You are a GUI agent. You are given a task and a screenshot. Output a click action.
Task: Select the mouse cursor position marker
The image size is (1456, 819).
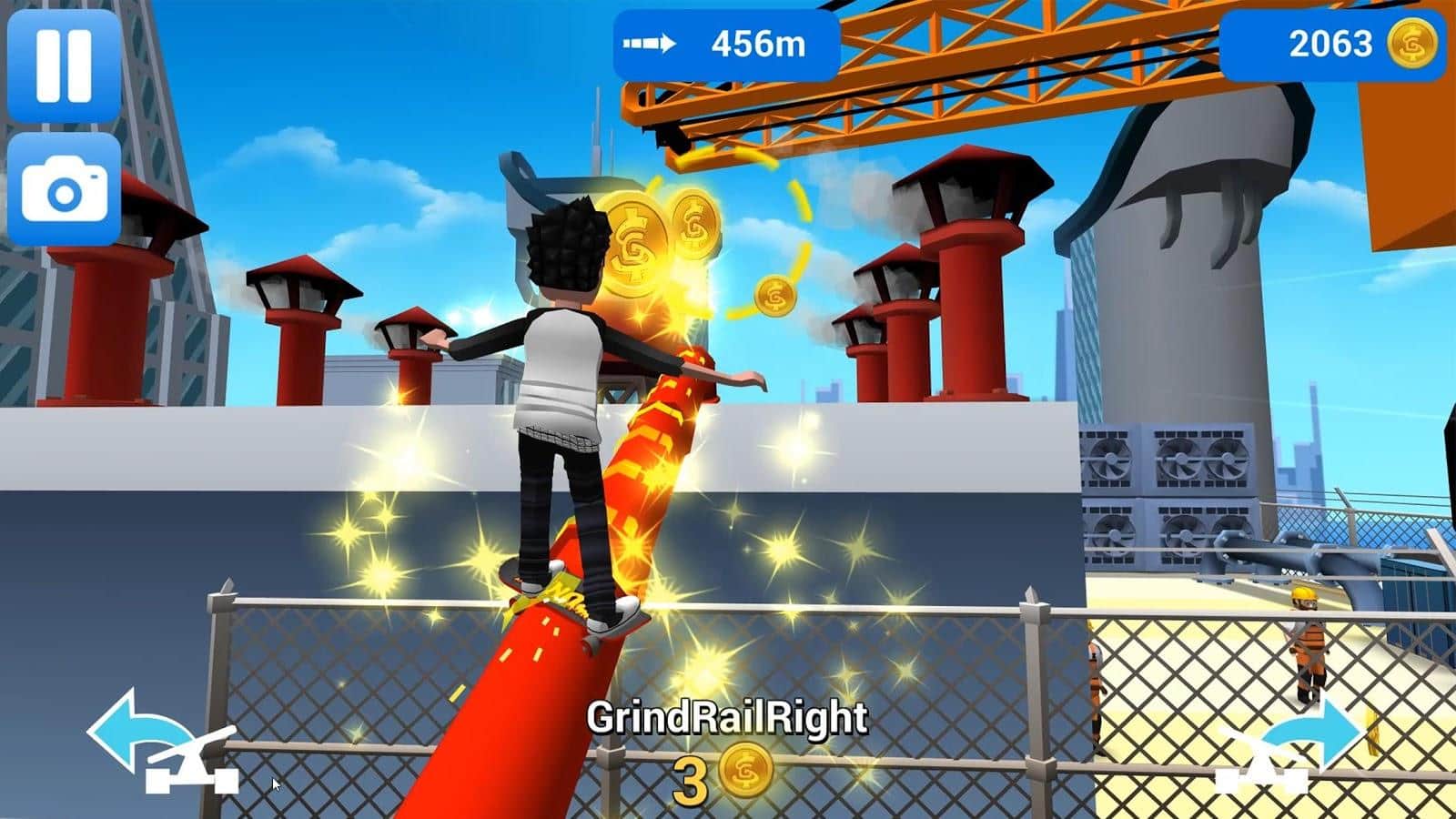[x=274, y=783]
